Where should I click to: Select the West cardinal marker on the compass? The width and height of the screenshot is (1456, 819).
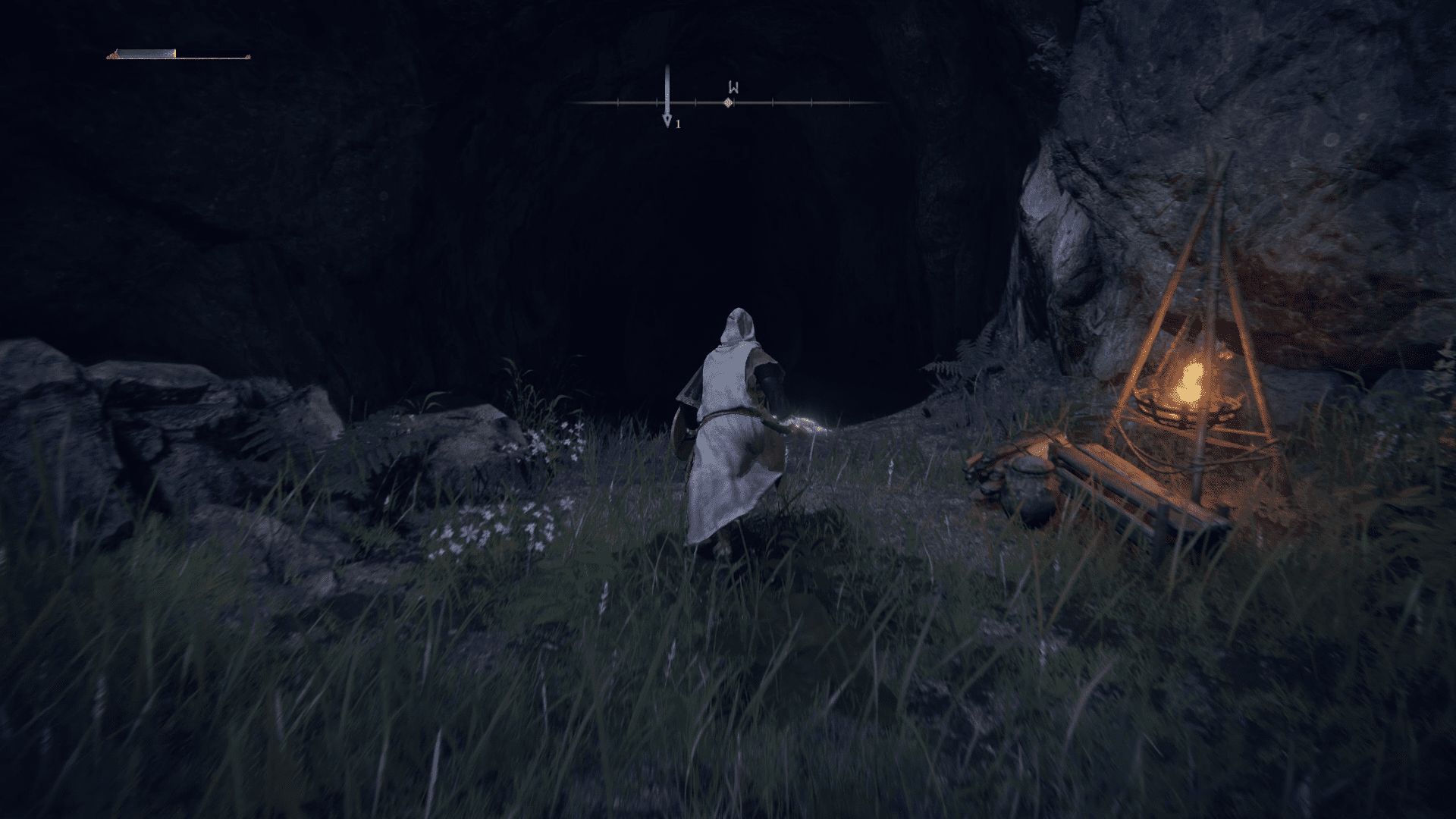[733, 87]
